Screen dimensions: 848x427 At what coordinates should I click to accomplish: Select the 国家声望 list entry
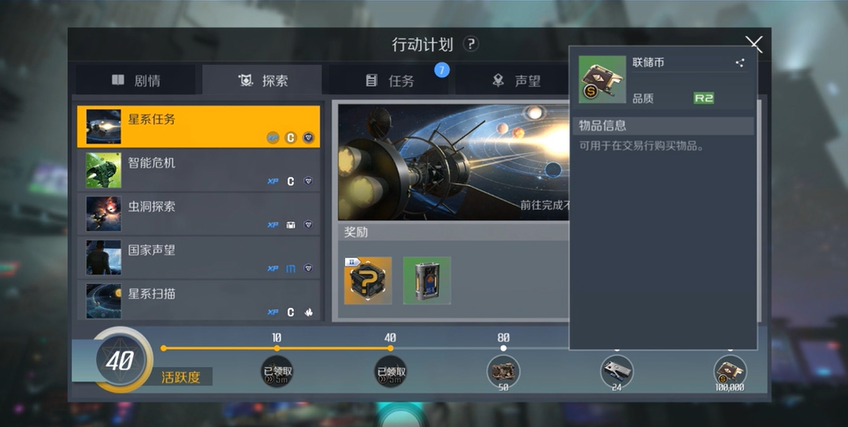tap(198, 258)
